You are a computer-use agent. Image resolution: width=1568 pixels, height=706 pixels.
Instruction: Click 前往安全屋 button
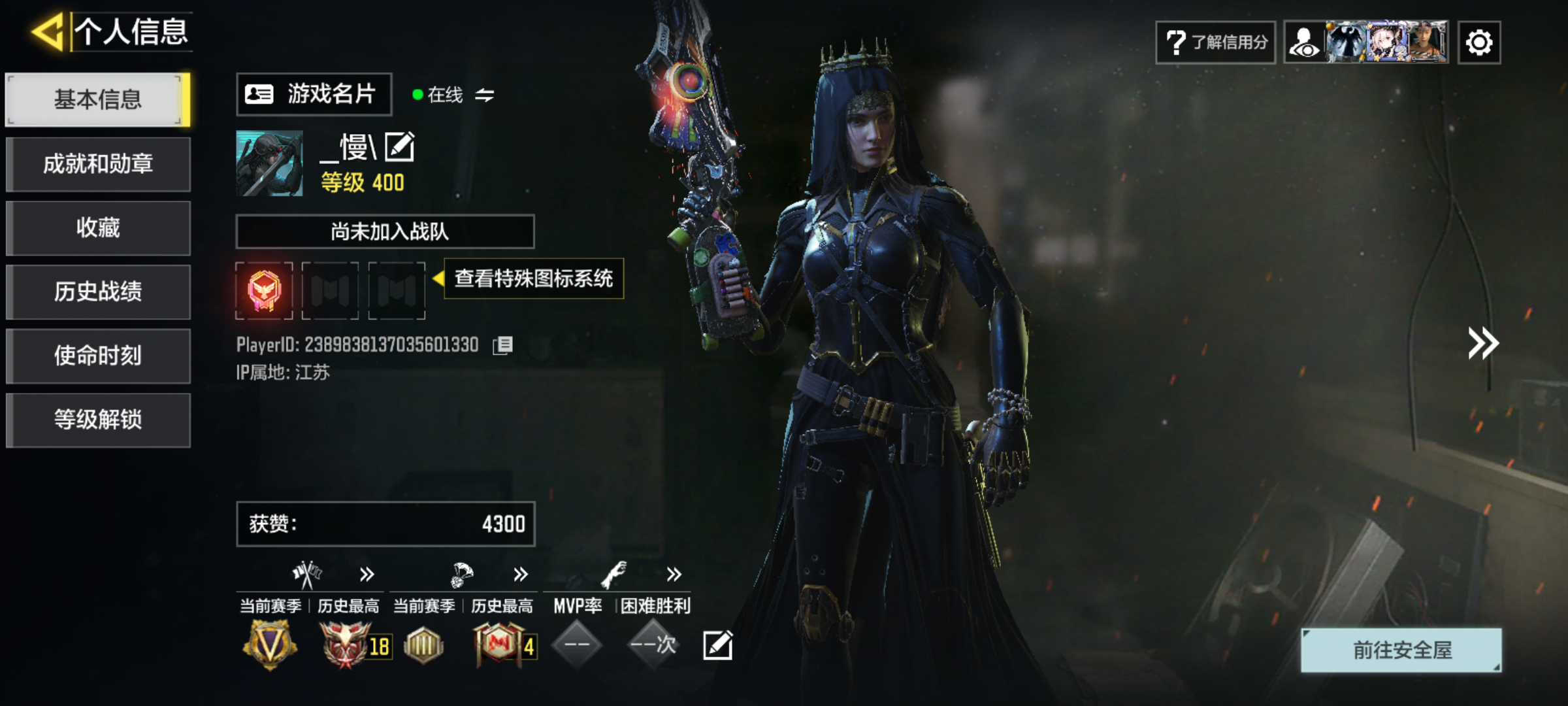(x=1401, y=650)
